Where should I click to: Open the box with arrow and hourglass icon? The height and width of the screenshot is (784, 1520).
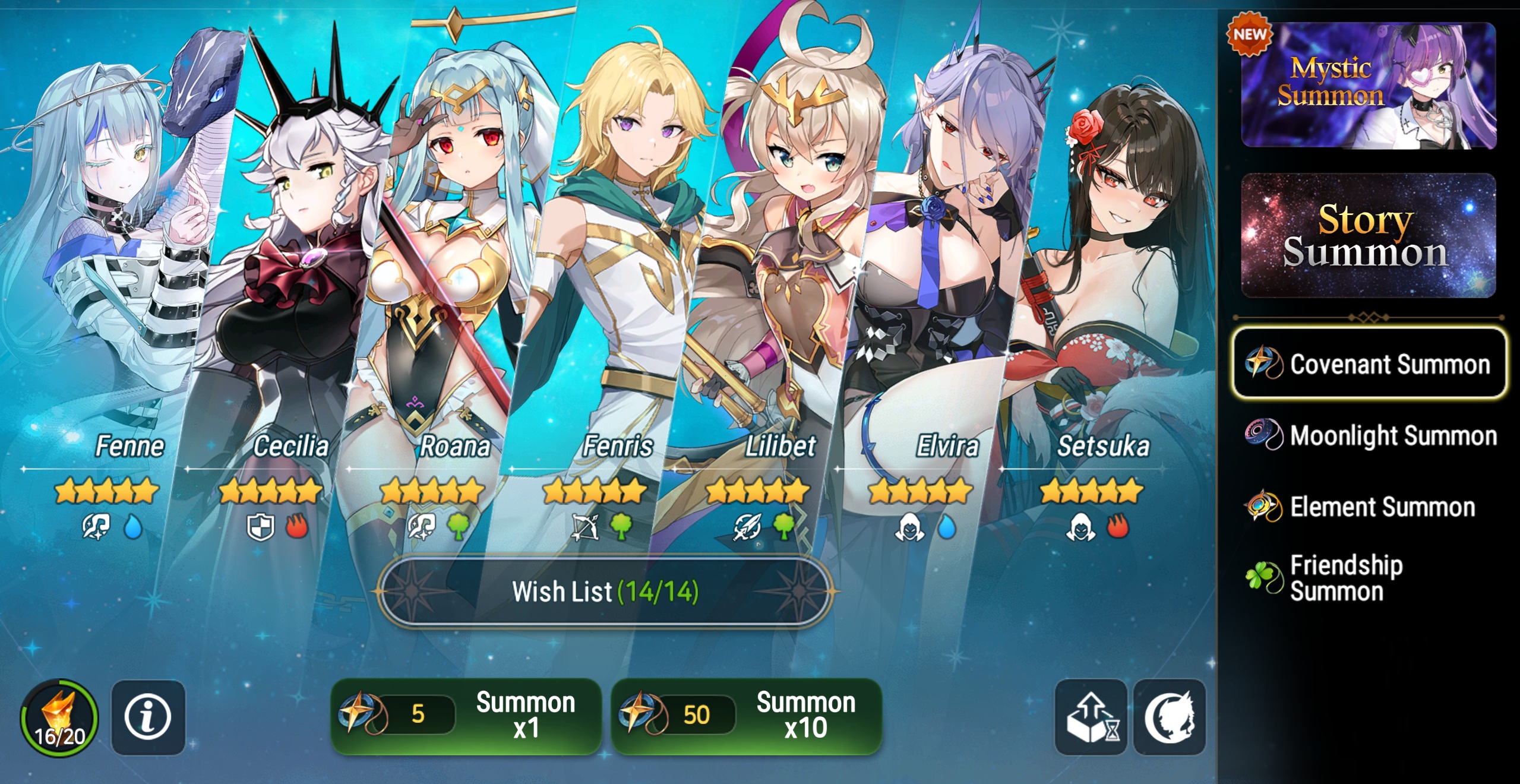(x=1091, y=717)
